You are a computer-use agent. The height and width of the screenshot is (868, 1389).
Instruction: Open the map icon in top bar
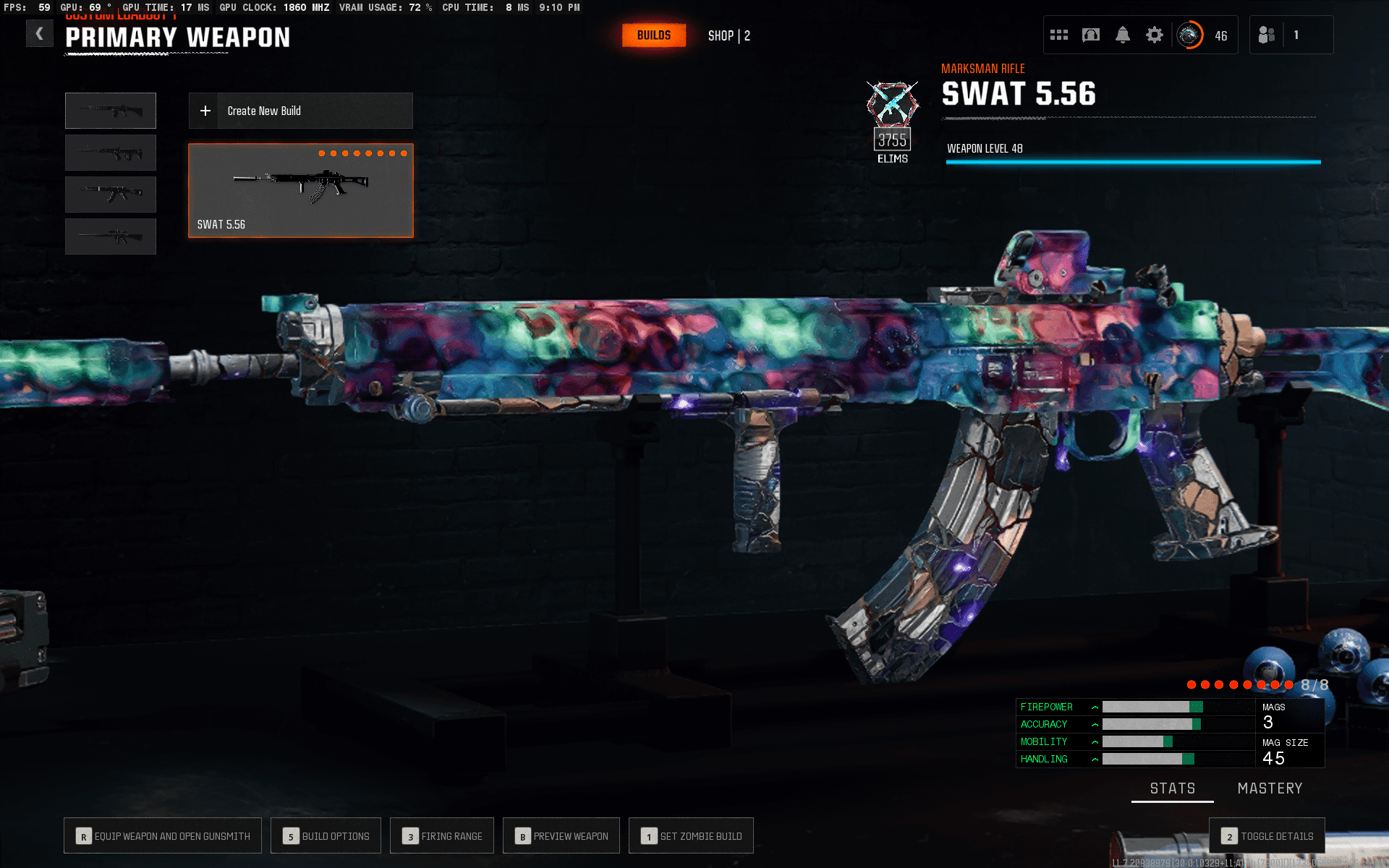(1091, 35)
